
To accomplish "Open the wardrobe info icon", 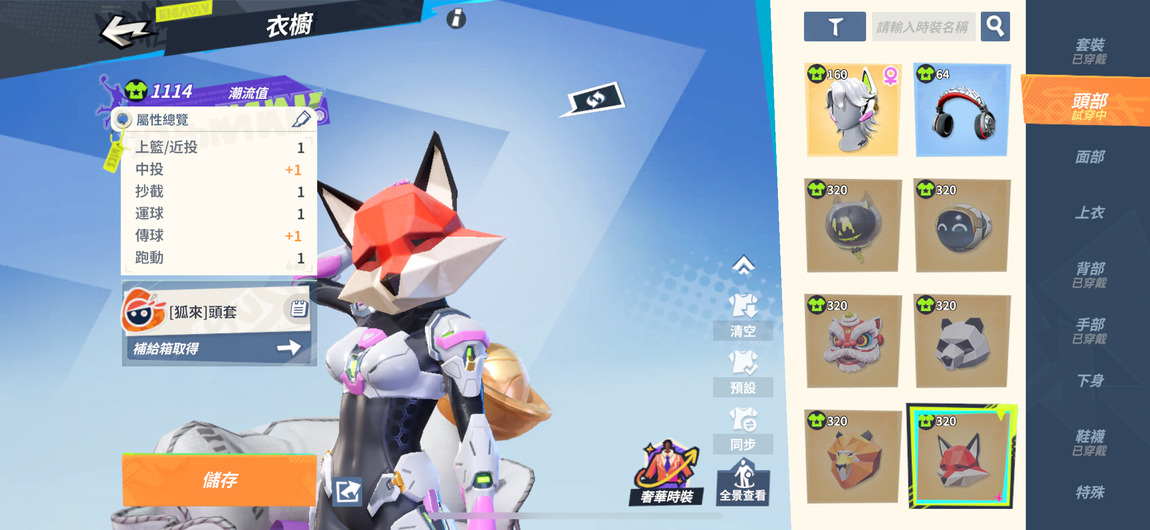I will (x=456, y=18).
